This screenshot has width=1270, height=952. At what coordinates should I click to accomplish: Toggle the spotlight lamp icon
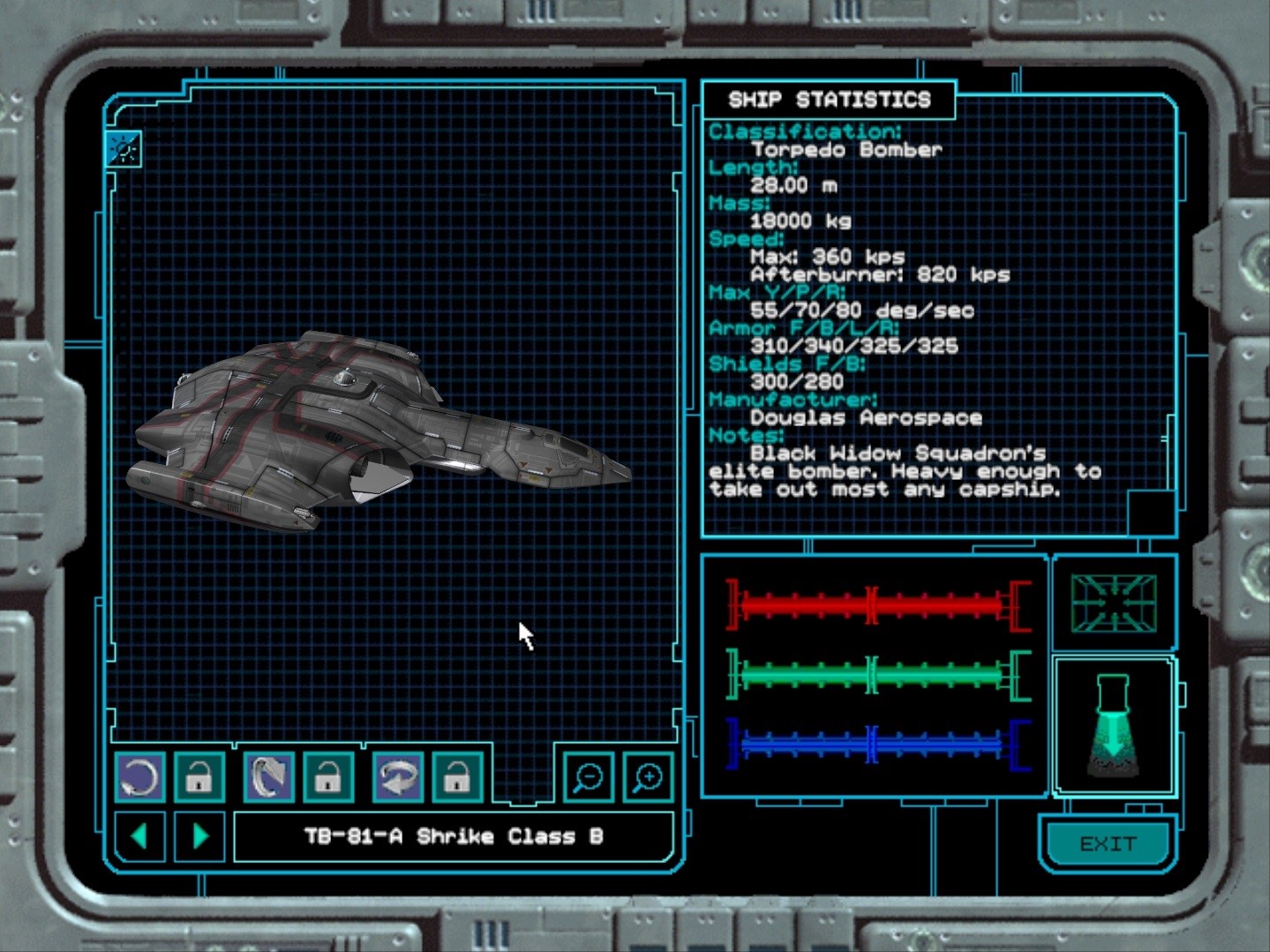1113,726
